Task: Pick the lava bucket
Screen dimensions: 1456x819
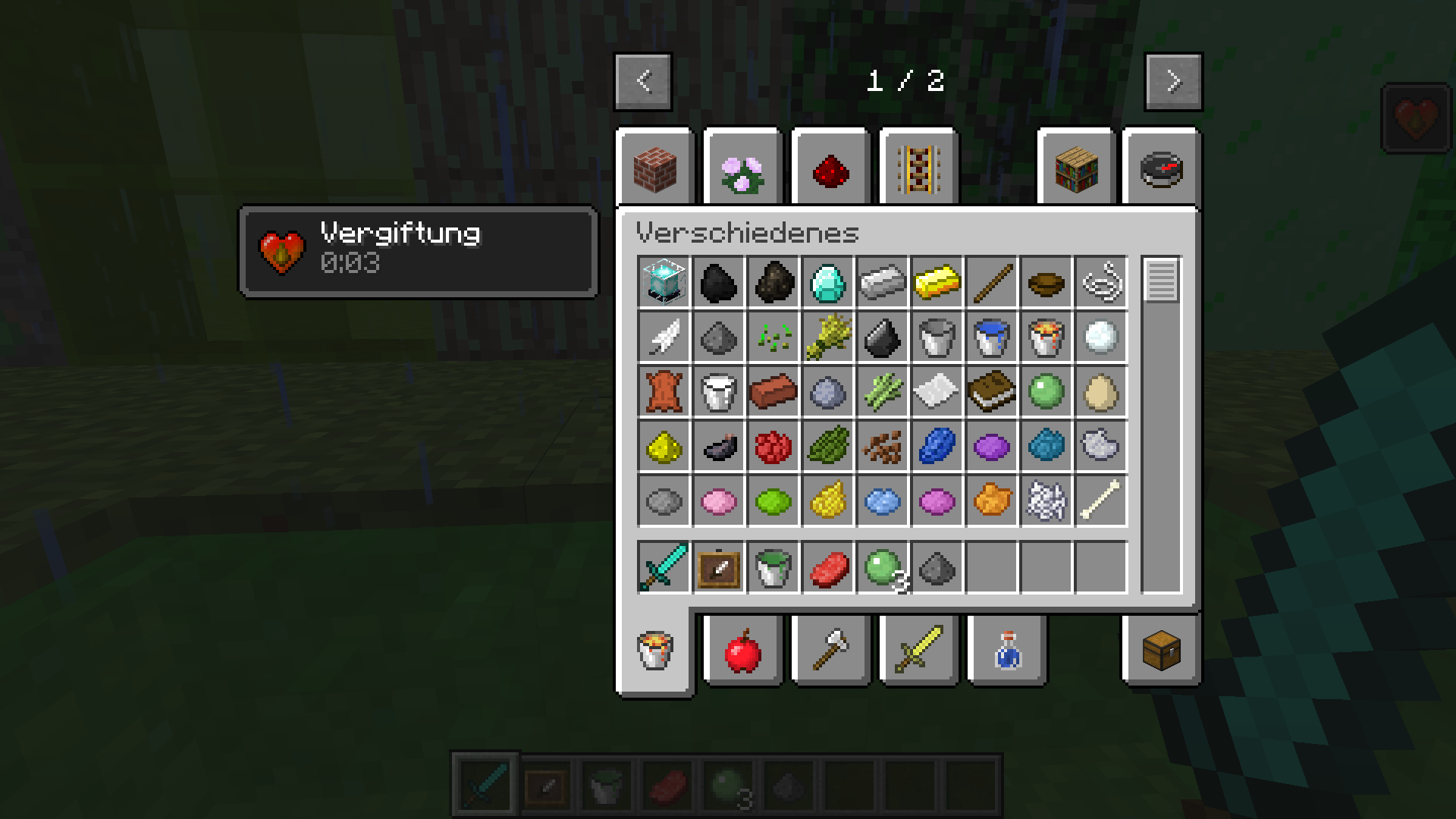Action: pyautogui.click(x=1046, y=337)
